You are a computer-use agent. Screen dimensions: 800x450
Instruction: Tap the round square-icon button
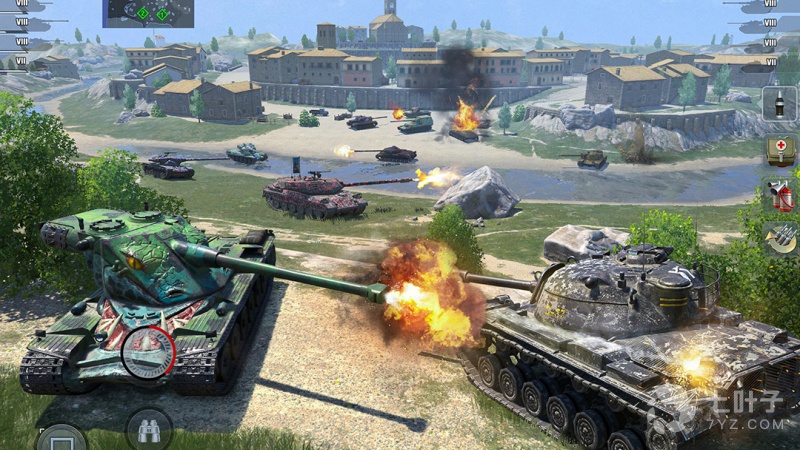[x=61, y=438]
